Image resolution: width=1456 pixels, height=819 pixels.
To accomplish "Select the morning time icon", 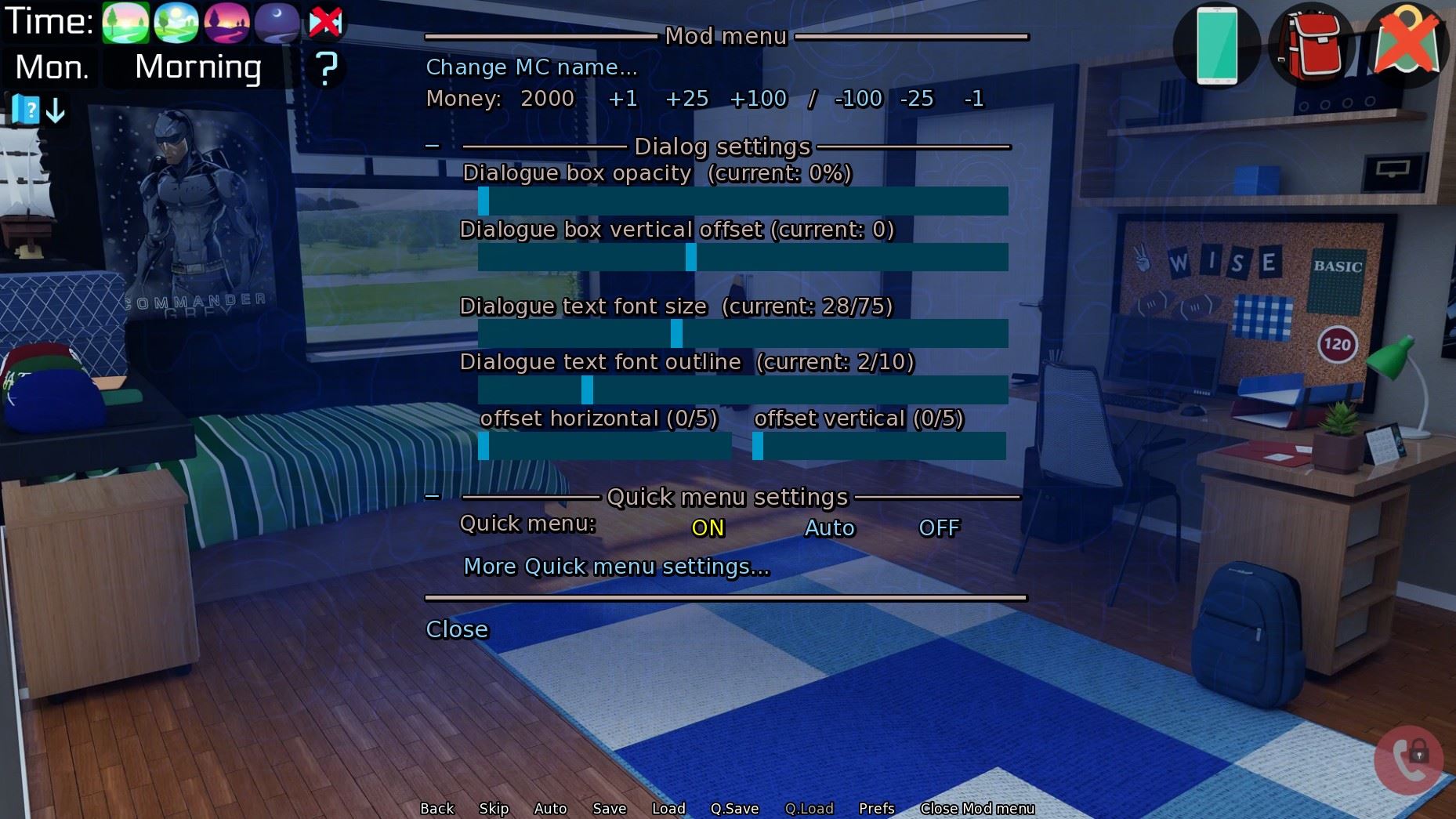I will point(125,23).
